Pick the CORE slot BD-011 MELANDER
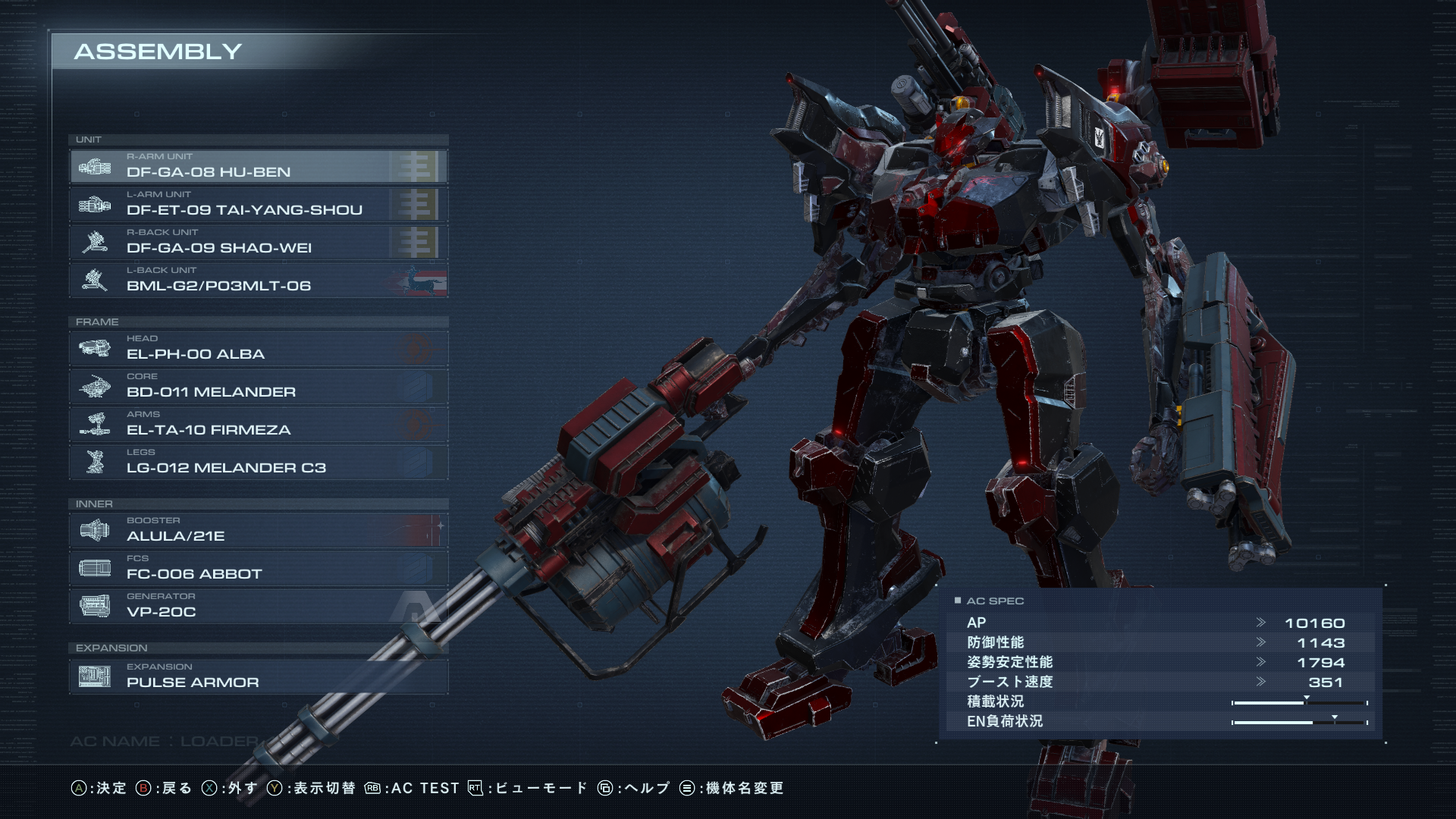The image size is (1456, 819). 258,386
